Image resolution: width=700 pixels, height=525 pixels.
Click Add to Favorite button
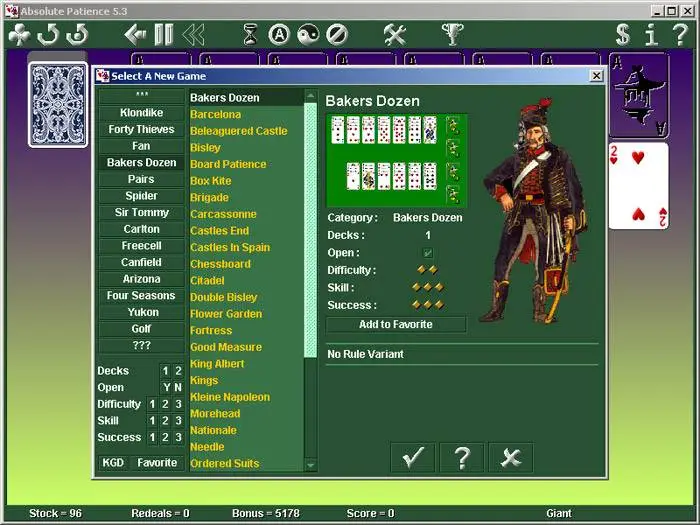(396, 324)
